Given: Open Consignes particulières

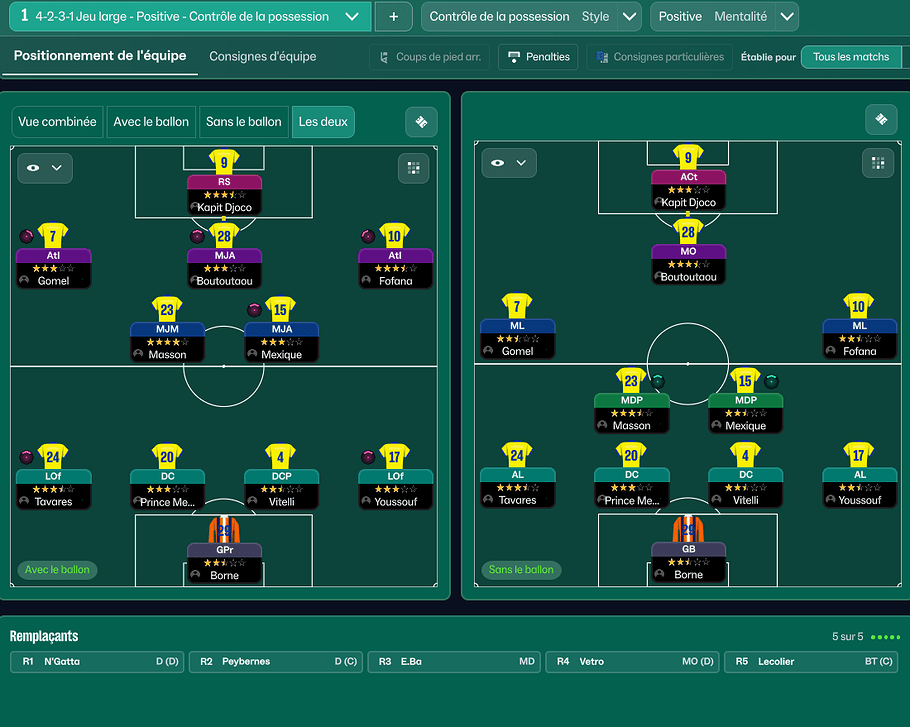Looking at the screenshot, I should point(659,57).
